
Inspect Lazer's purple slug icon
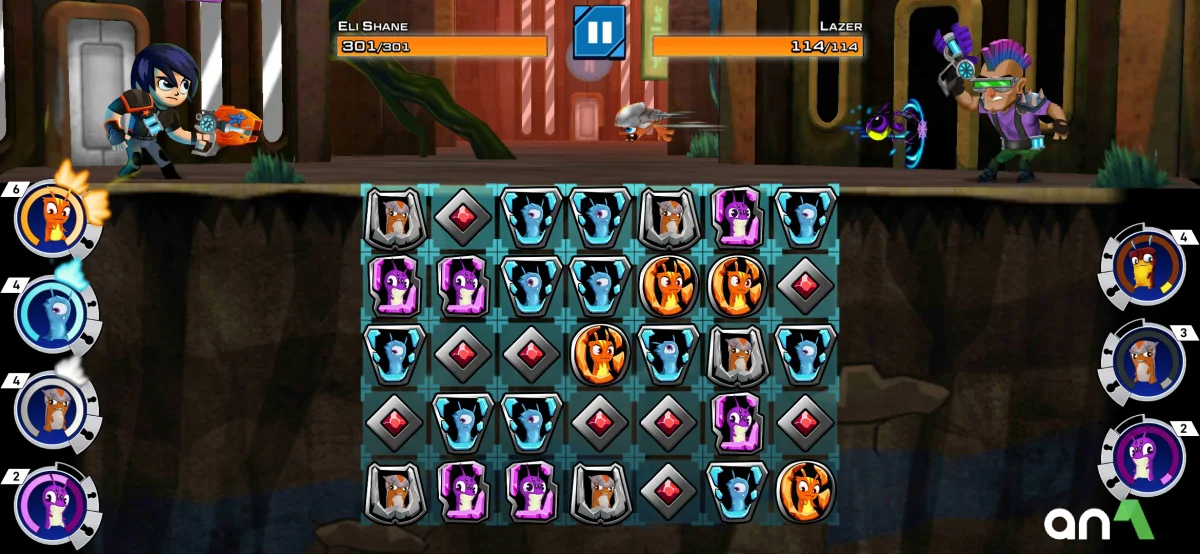[x=1144, y=458]
